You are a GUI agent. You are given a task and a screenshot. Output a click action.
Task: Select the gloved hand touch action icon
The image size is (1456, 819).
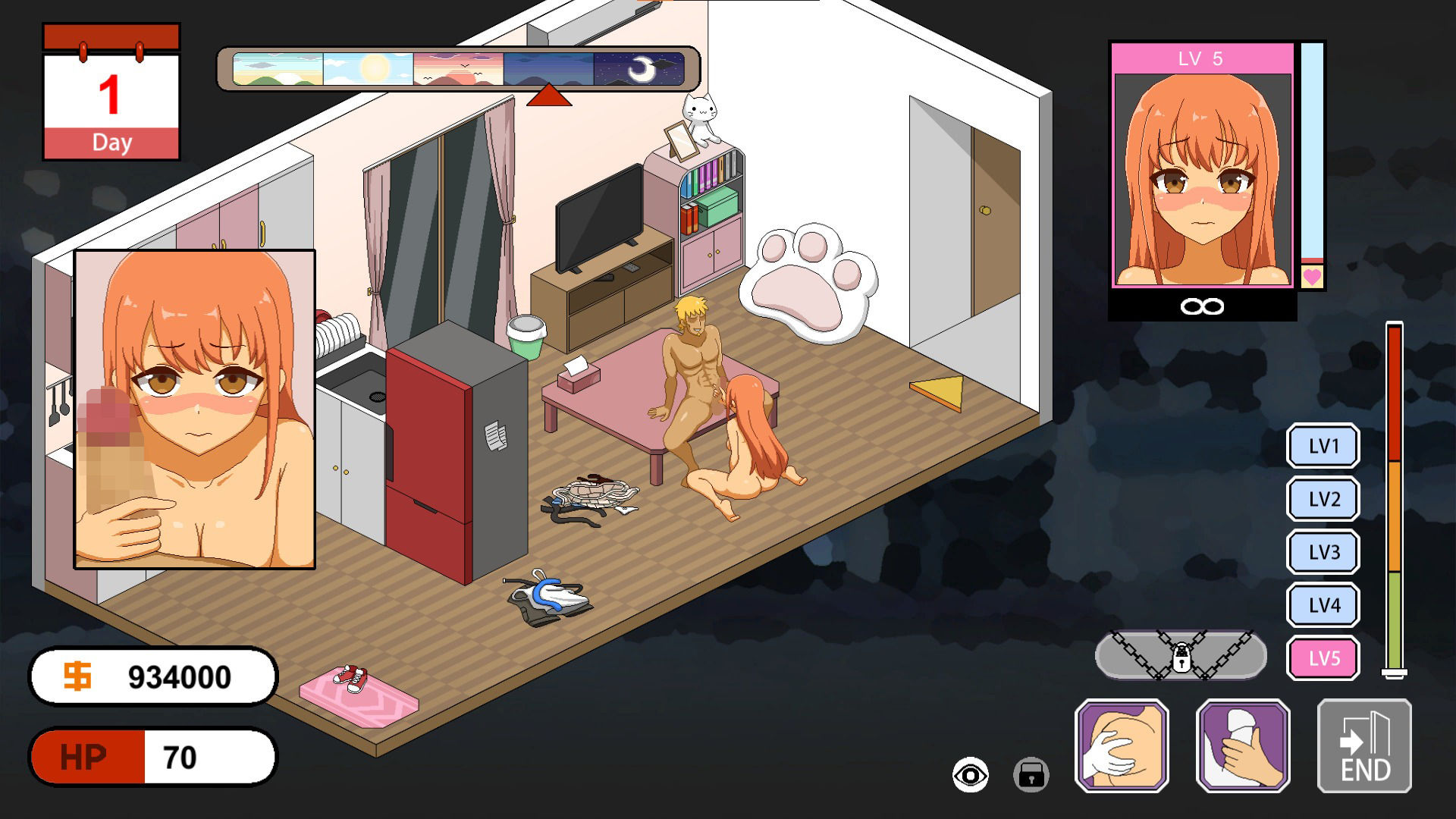pyautogui.click(x=1122, y=746)
